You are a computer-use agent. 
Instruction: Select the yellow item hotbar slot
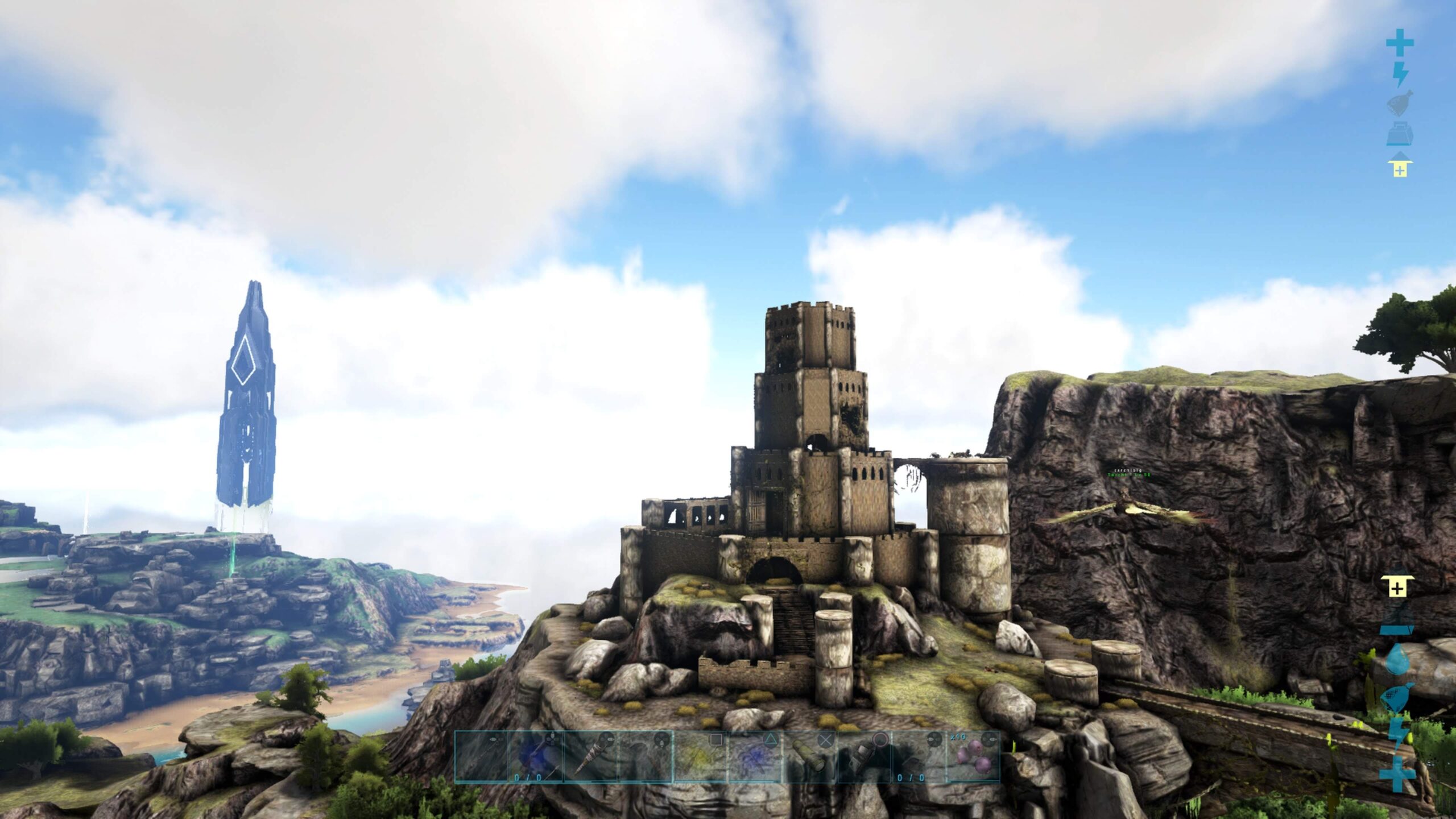click(700, 758)
